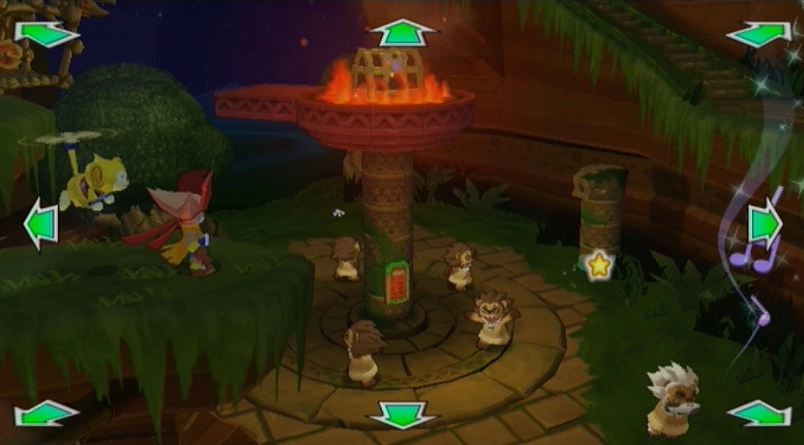Move the camera toward the upper-left corner arrow
804x445 pixels.
46,34
